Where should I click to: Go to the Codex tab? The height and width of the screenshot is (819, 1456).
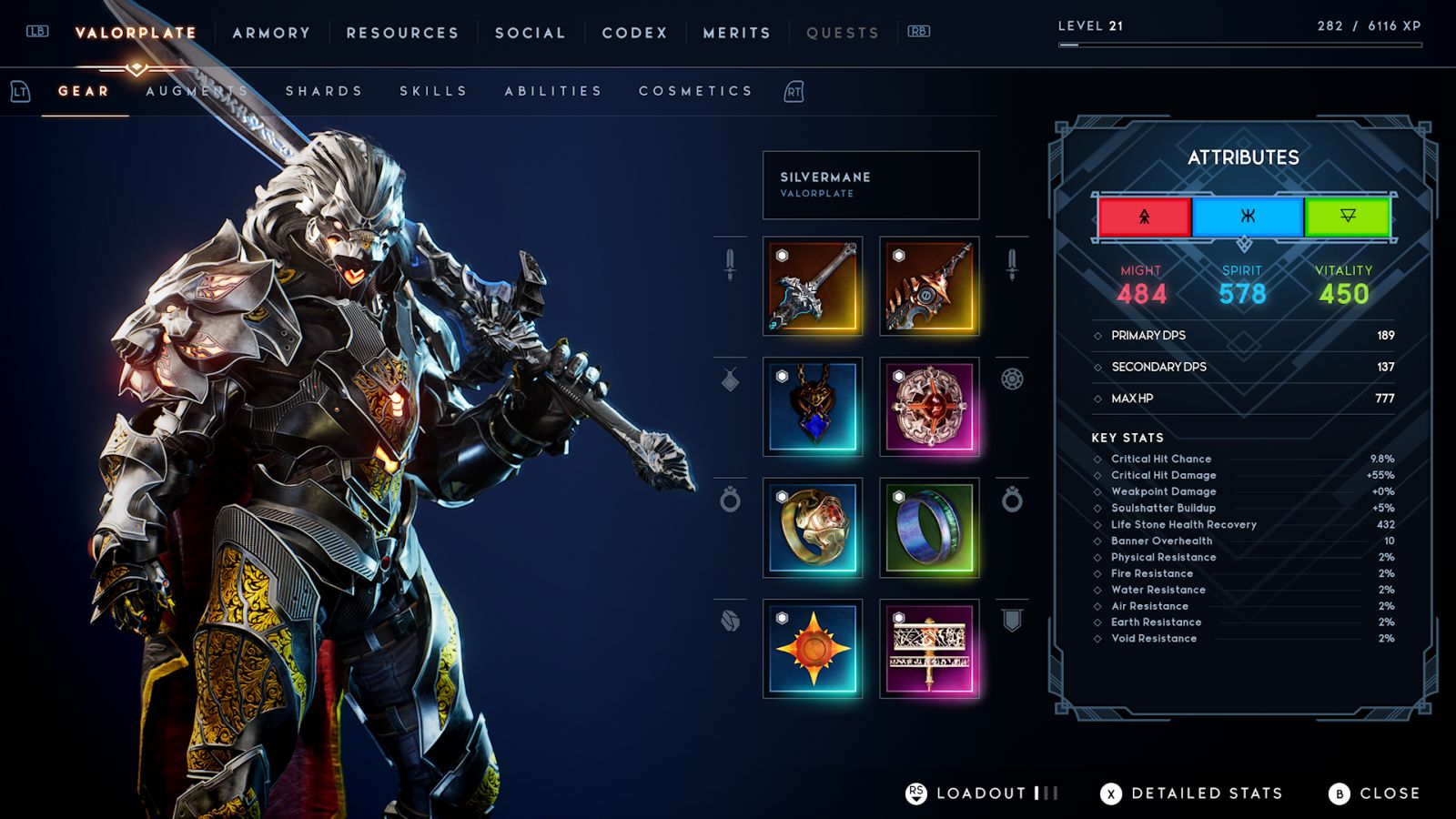point(634,33)
